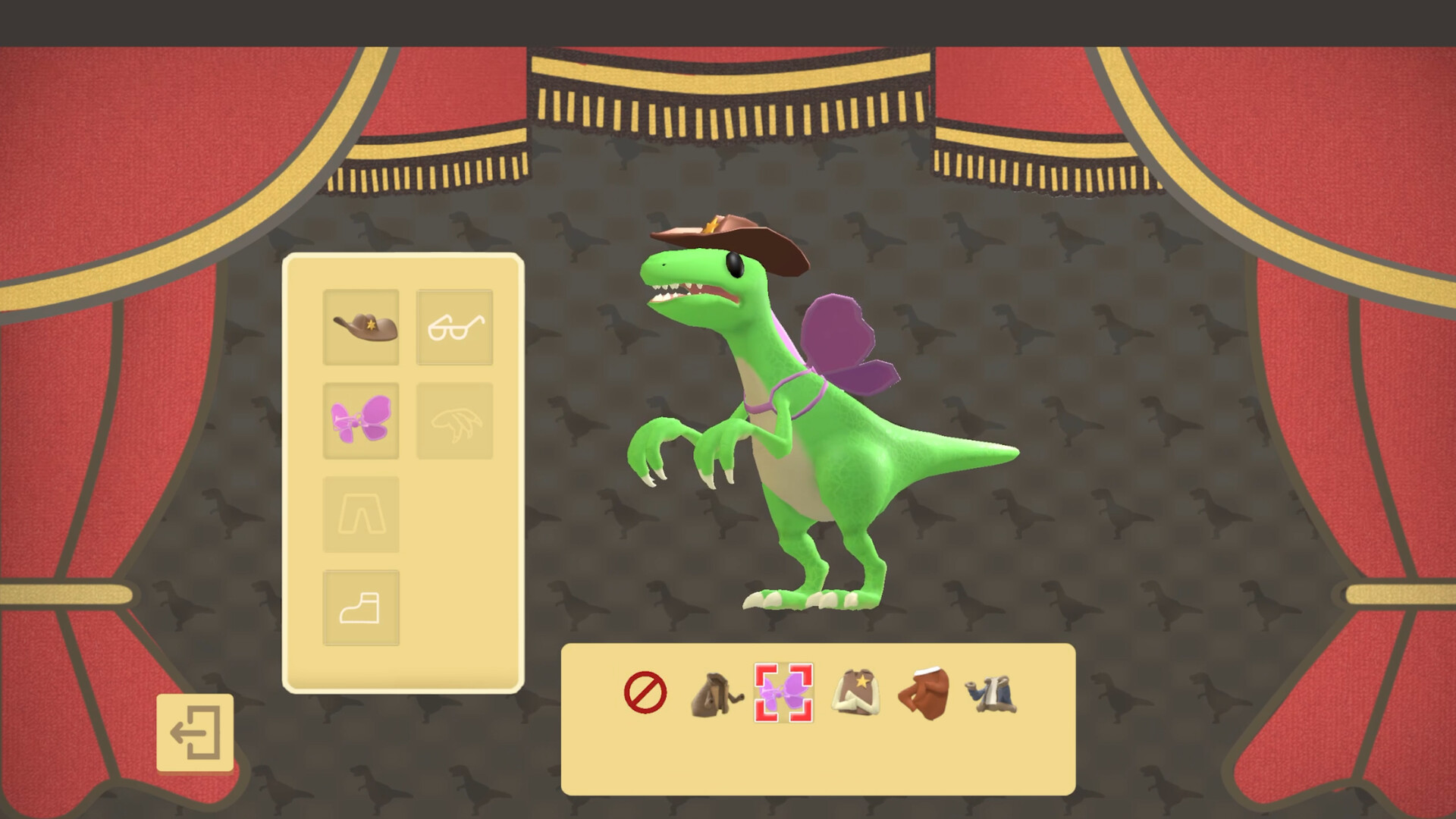Viewport: 1456px width, 819px height.
Task: Select the glasses accessory slot
Action: (x=454, y=327)
